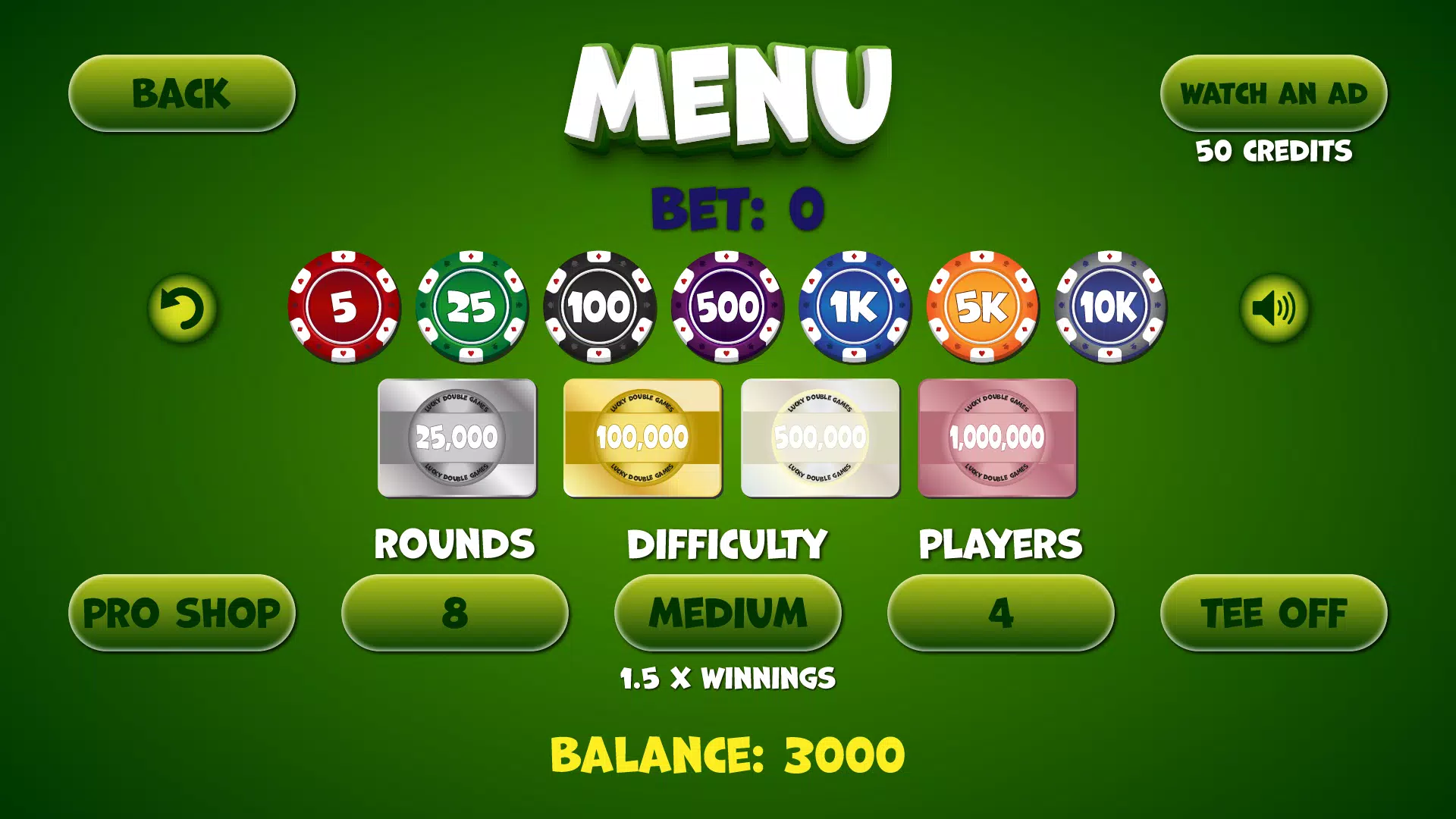Select the 5K orange poker chip
The width and height of the screenshot is (1456, 819).
pos(981,306)
